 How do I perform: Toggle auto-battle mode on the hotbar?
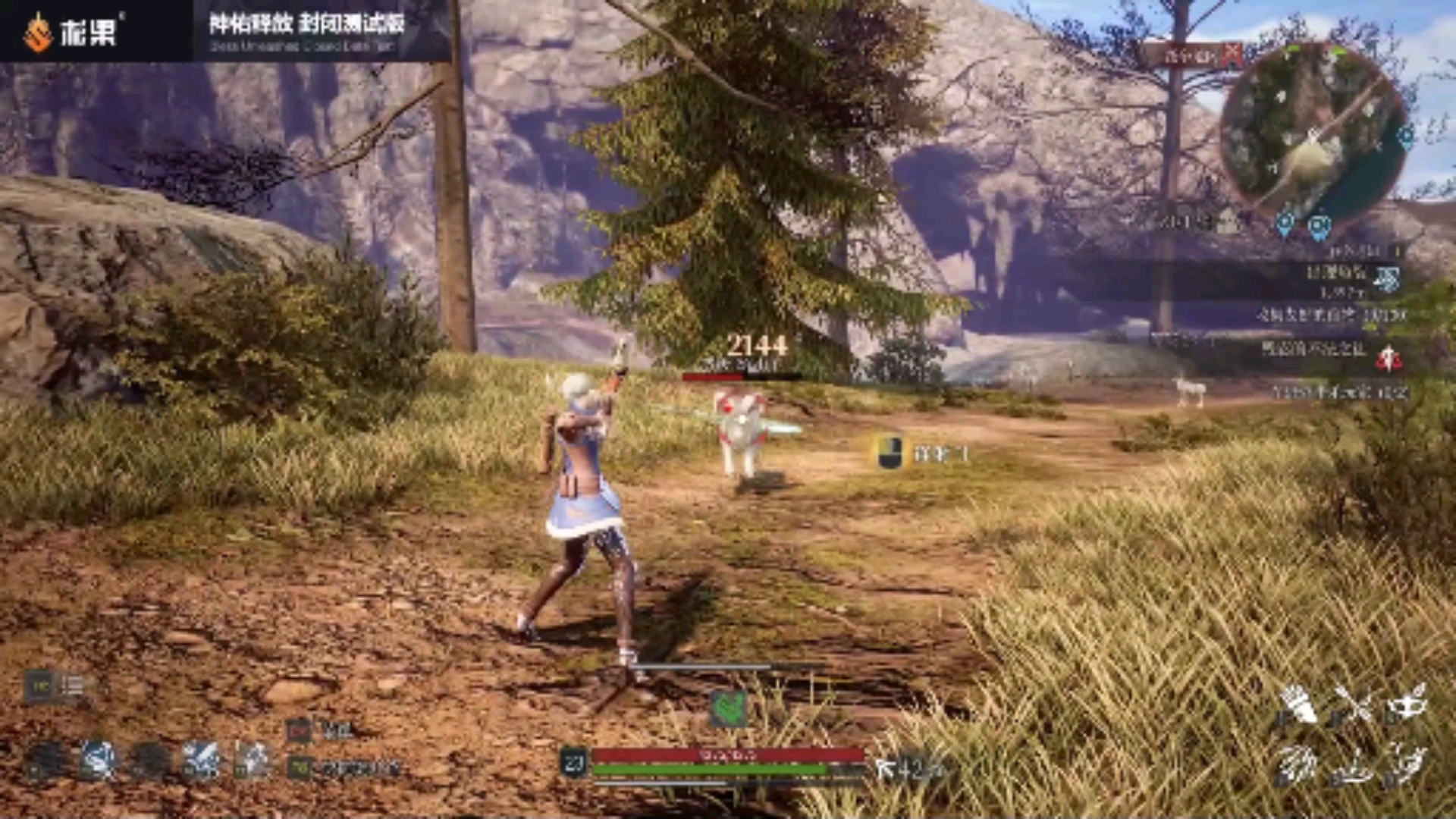tap(300, 767)
